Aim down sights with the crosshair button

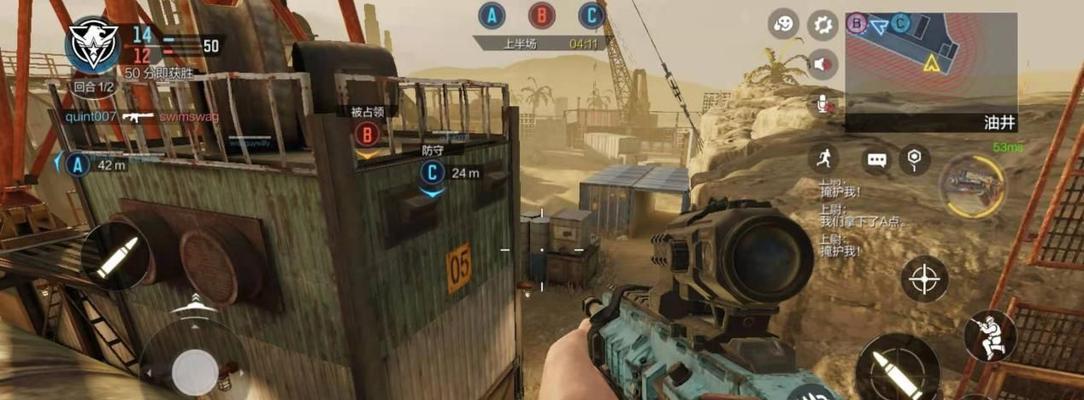coord(925,278)
